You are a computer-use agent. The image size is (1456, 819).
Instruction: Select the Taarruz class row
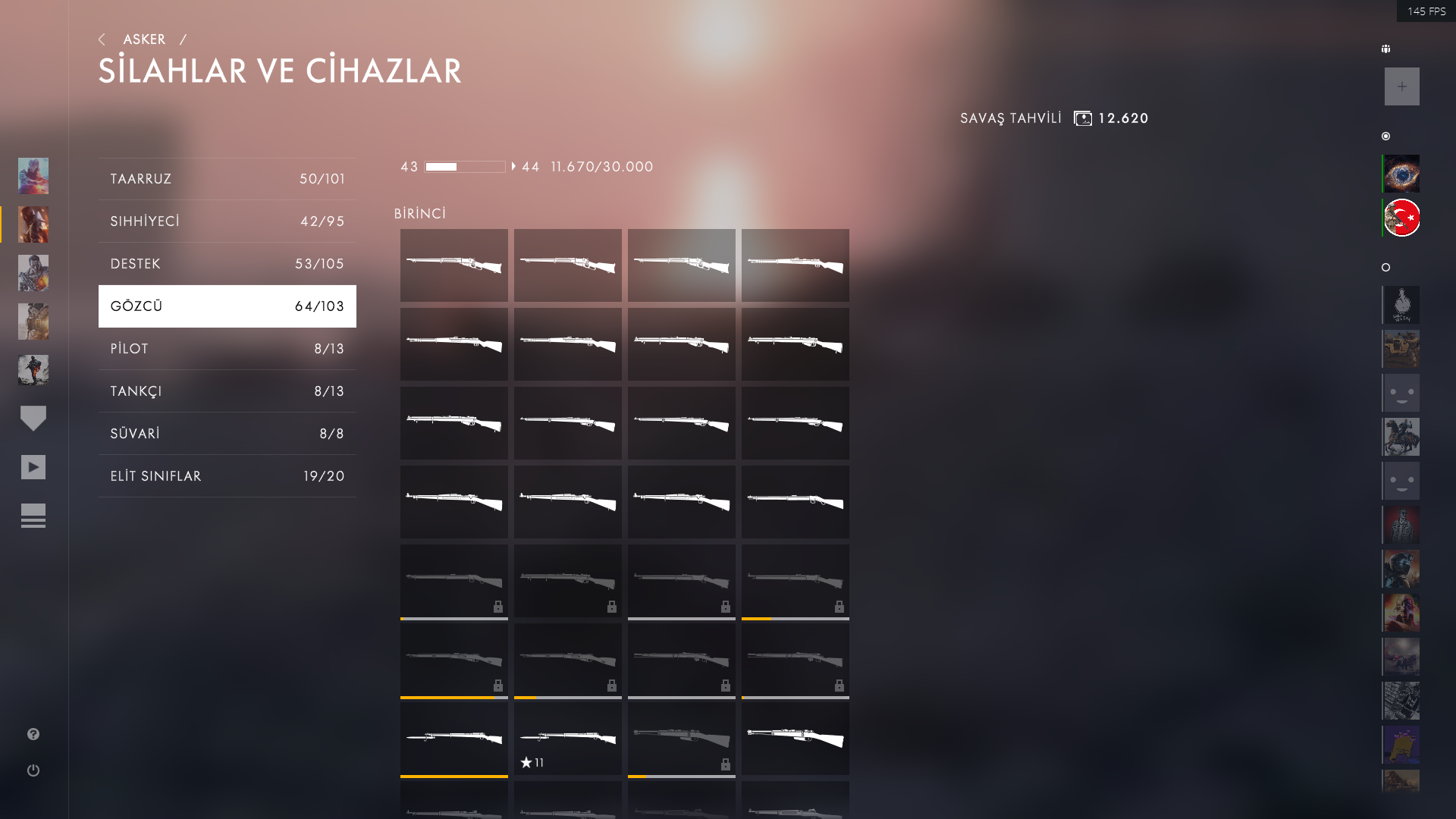point(227,179)
